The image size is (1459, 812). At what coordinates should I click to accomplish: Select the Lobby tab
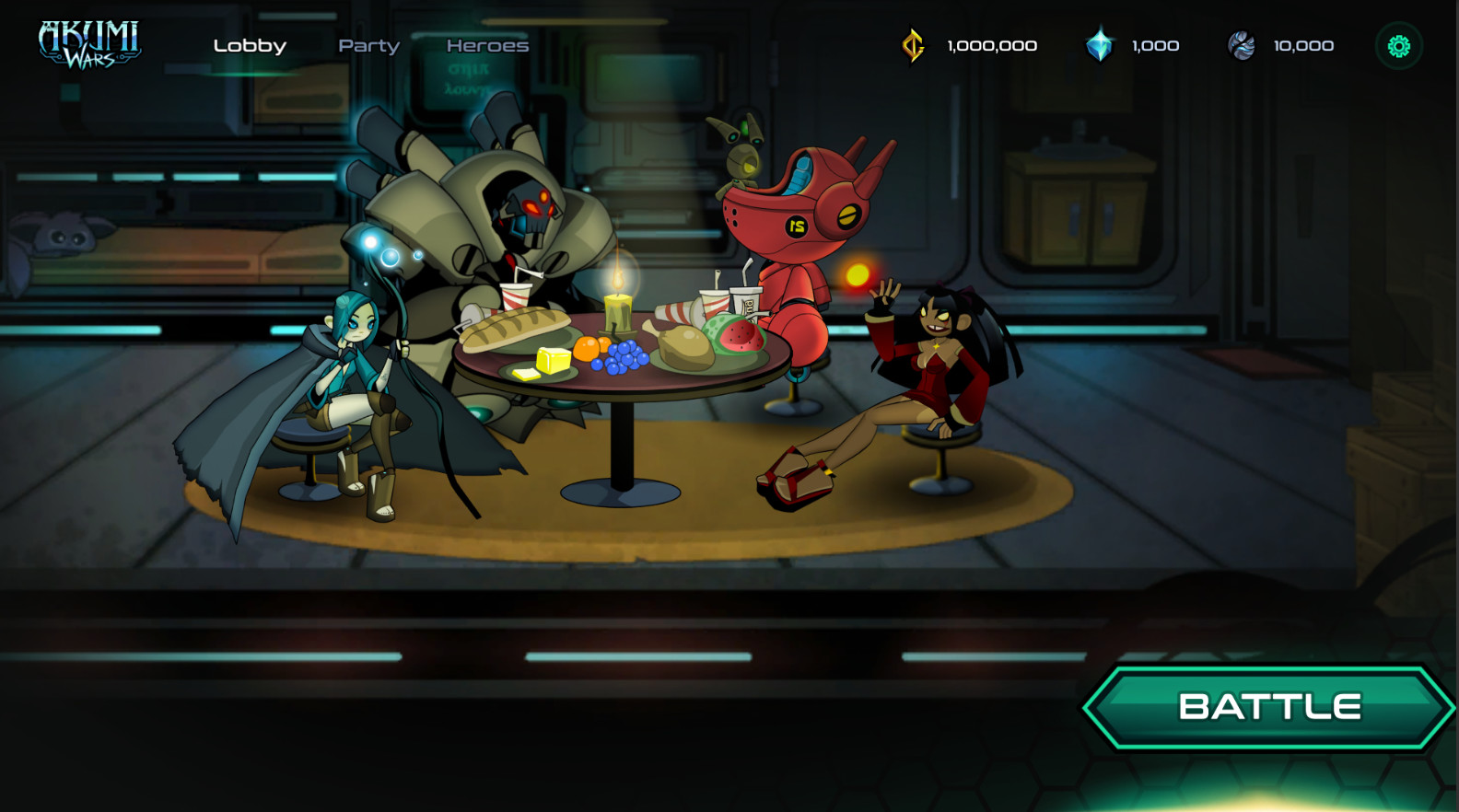click(x=250, y=45)
